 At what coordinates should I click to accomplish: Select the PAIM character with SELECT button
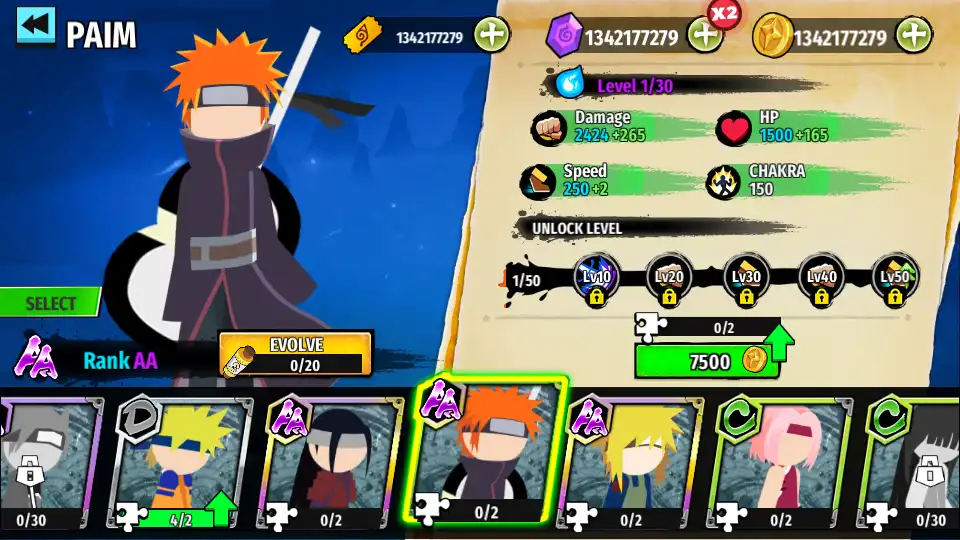50,303
